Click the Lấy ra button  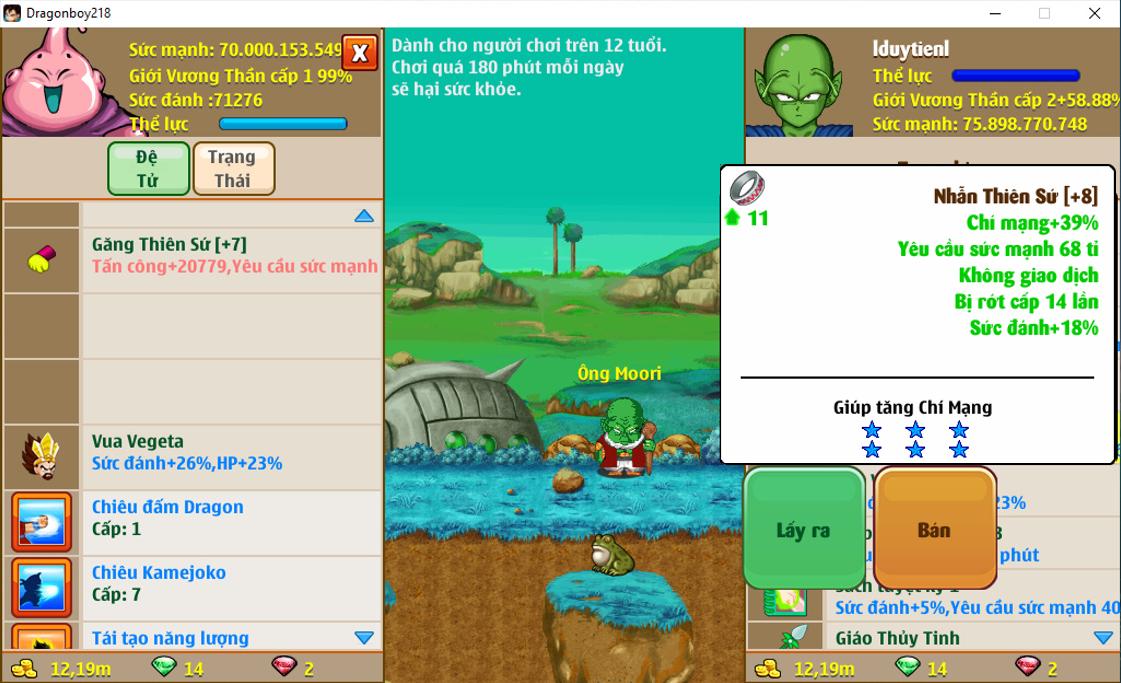click(804, 530)
